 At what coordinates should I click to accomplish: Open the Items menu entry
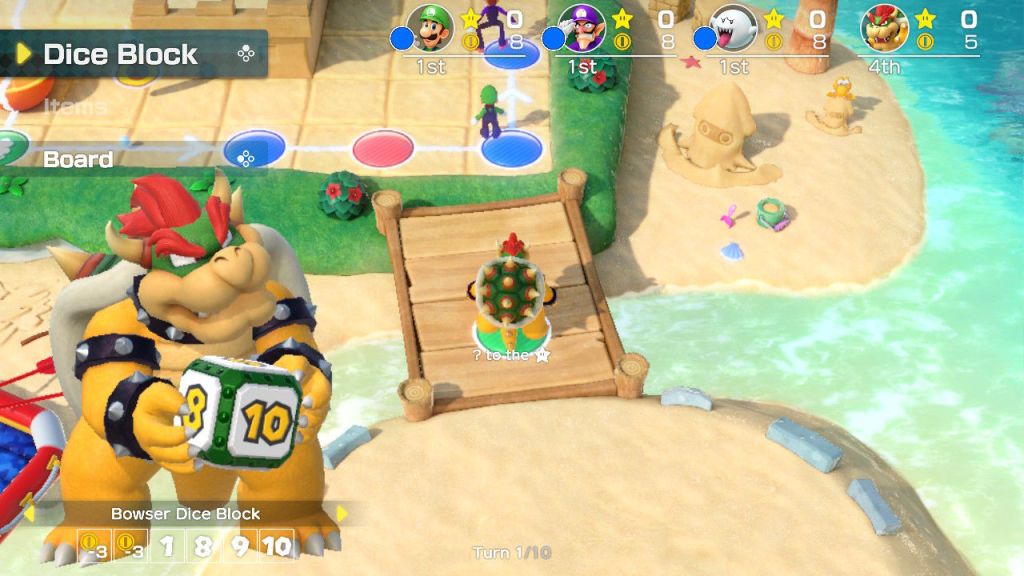76,107
